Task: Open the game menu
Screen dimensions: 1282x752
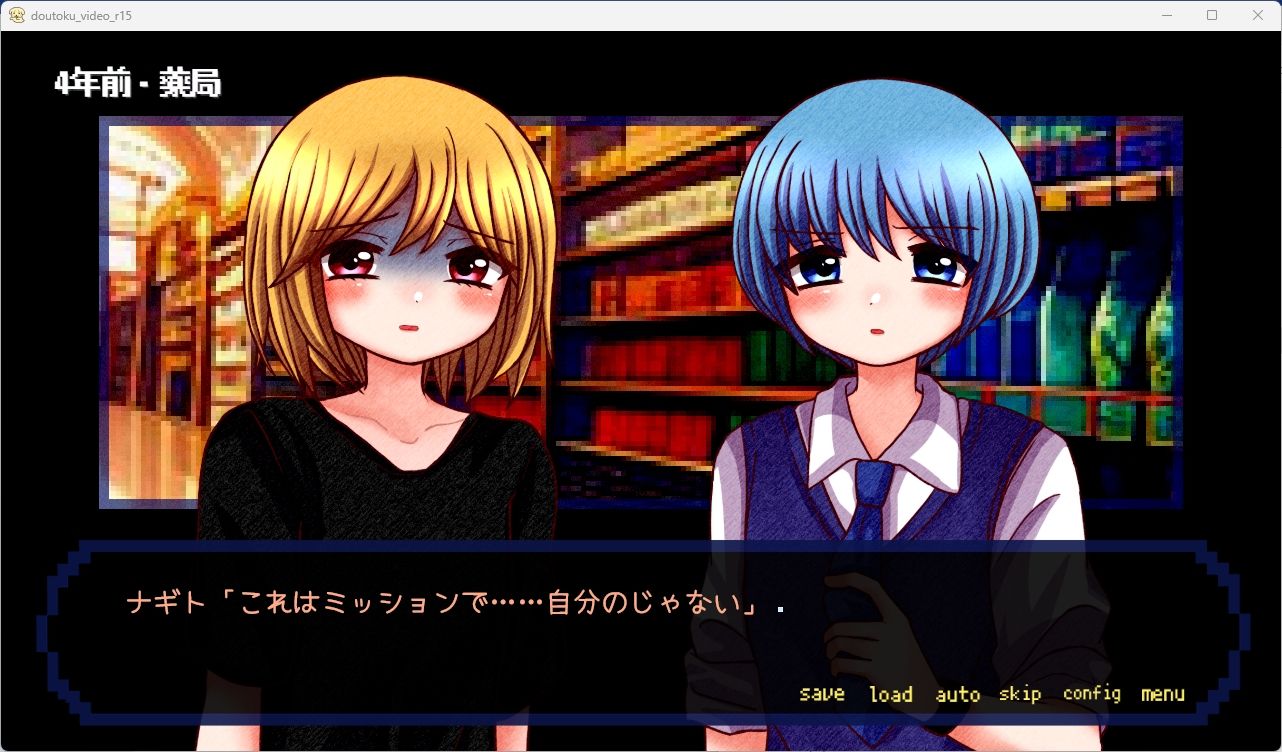Action: point(1162,693)
